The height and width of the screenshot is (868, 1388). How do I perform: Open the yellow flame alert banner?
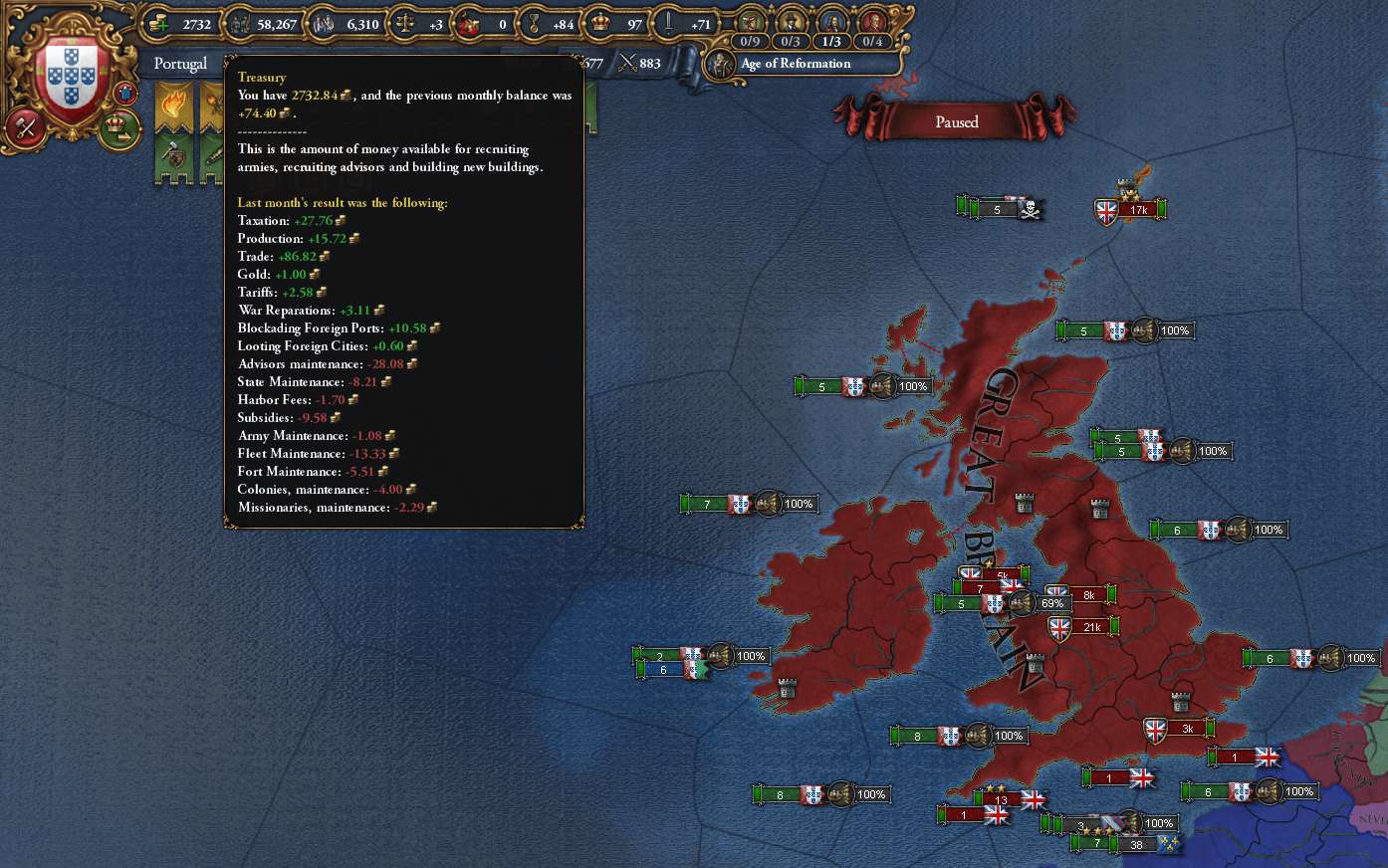tap(173, 105)
